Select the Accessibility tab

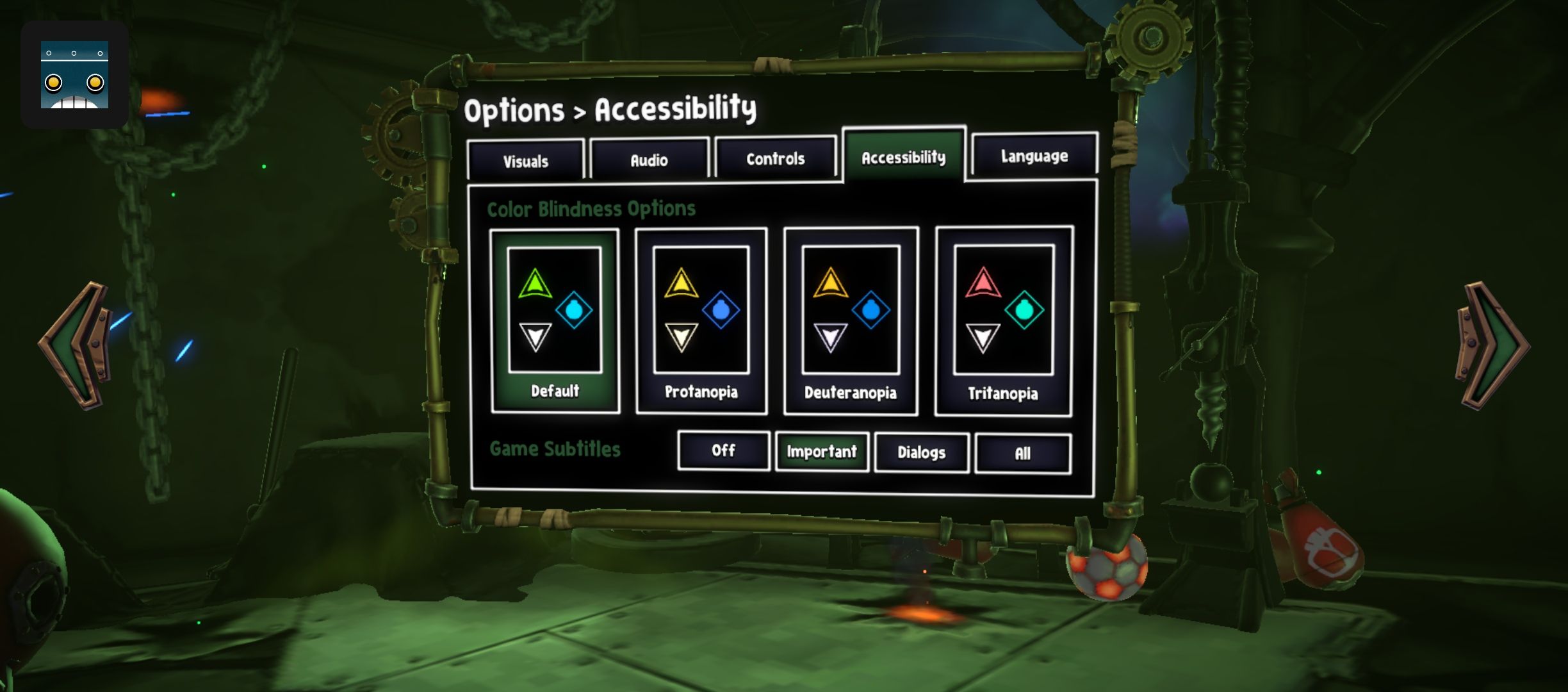click(903, 156)
